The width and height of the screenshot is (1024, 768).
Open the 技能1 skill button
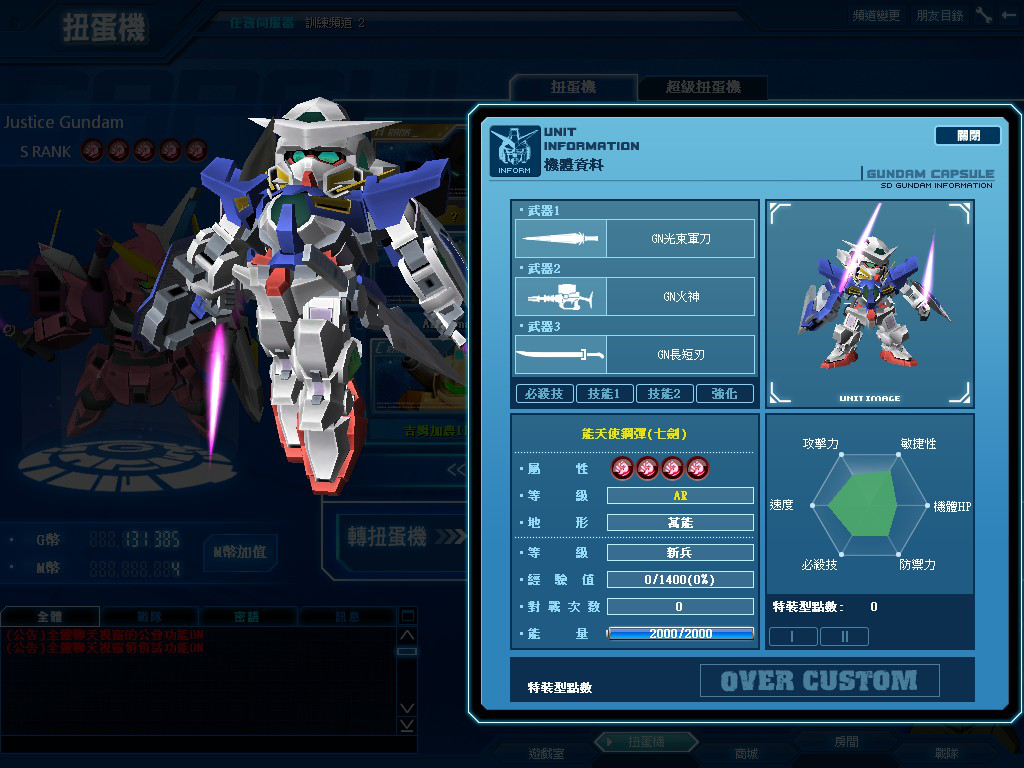pos(604,394)
